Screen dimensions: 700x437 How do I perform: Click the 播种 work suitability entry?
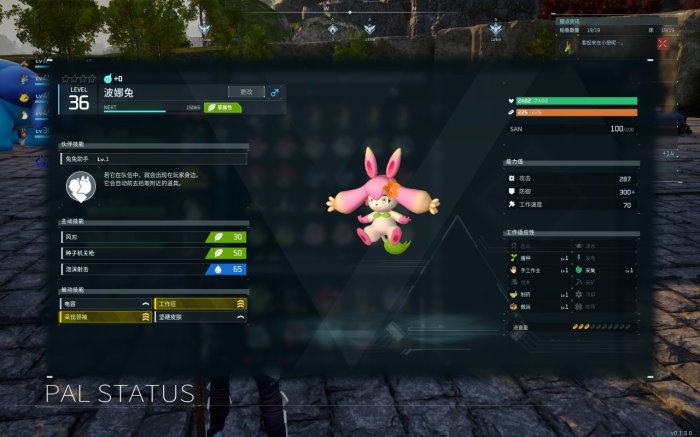[x=538, y=257]
